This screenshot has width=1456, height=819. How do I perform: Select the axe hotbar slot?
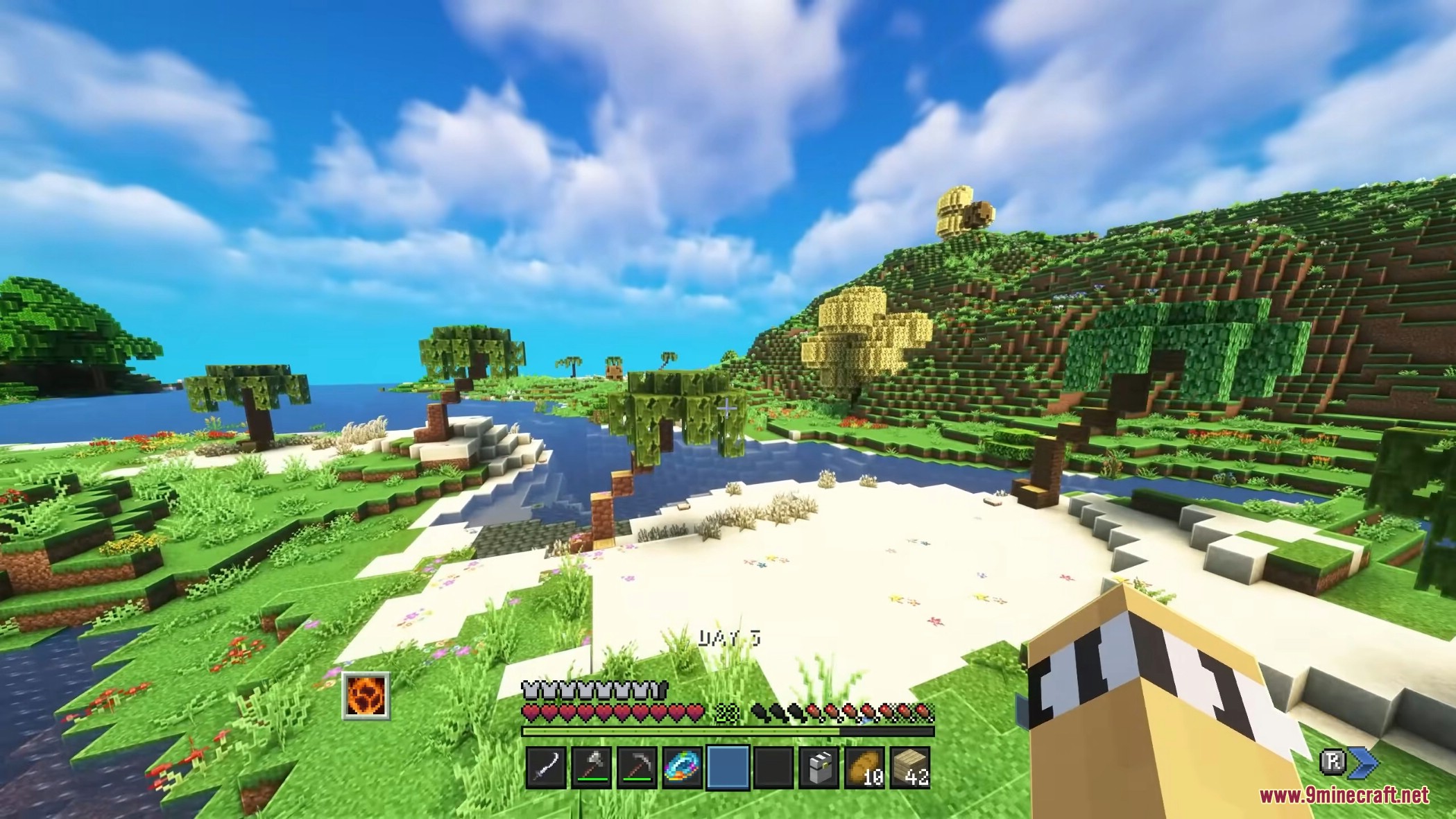tap(592, 768)
